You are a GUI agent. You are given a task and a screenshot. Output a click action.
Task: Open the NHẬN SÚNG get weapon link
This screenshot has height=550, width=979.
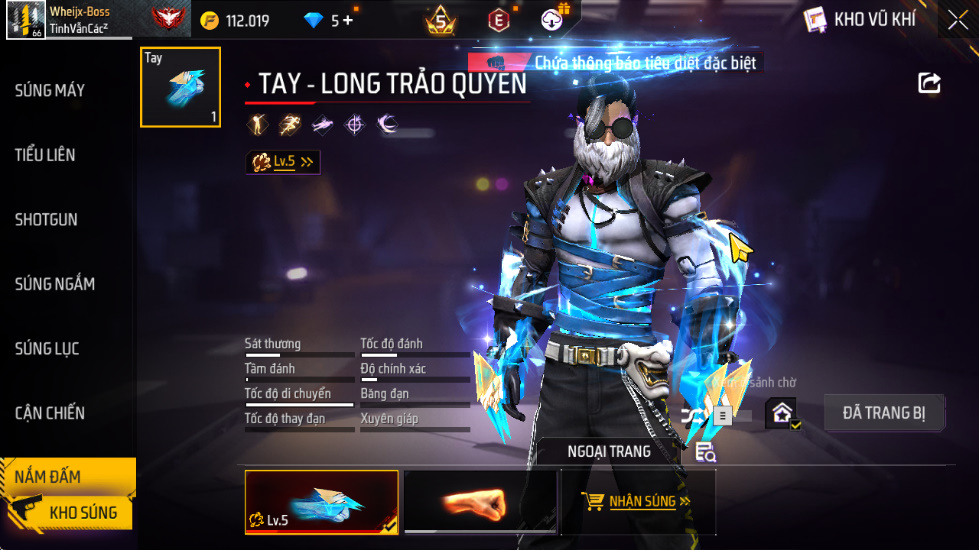click(x=638, y=502)
